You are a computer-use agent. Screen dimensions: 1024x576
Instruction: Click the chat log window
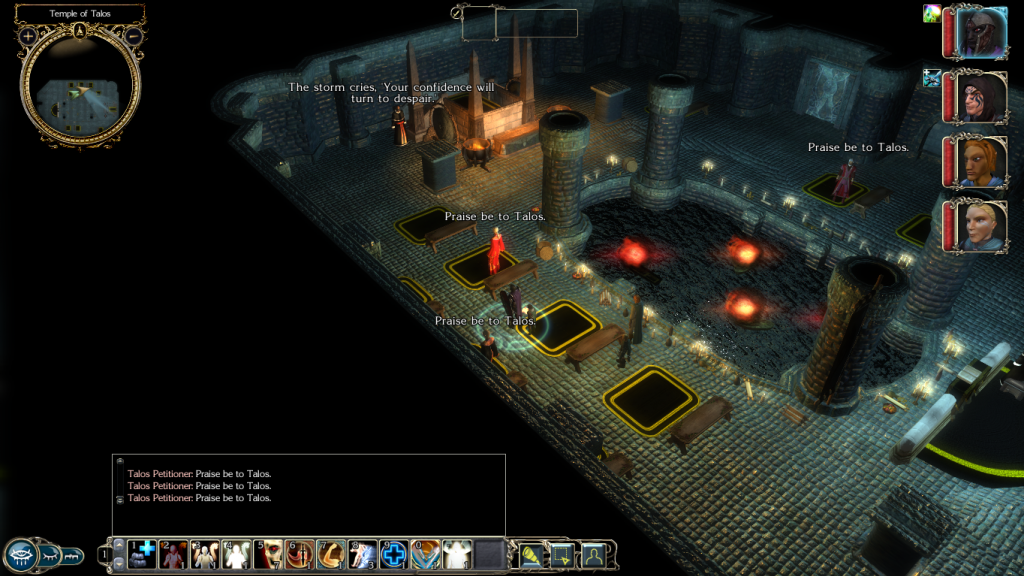(x=308, y=494)
